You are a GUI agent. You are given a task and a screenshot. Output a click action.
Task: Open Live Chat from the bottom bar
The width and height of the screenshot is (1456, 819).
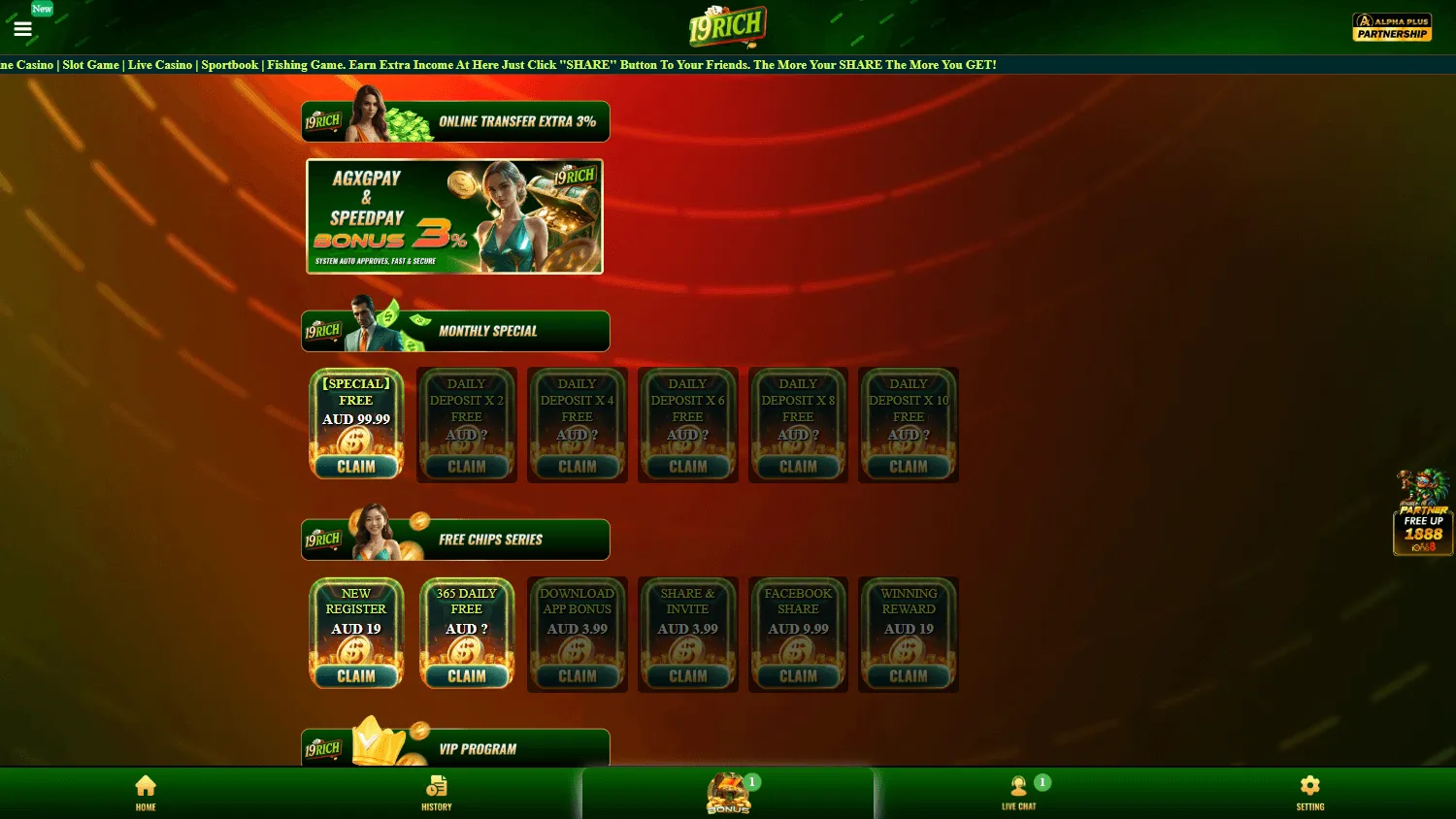[1018, 793]
